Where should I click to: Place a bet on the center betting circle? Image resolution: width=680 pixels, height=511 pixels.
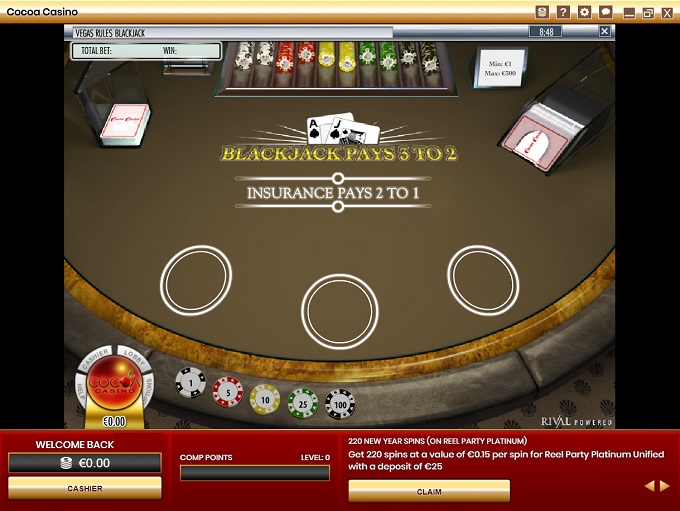tap(340, 310)
